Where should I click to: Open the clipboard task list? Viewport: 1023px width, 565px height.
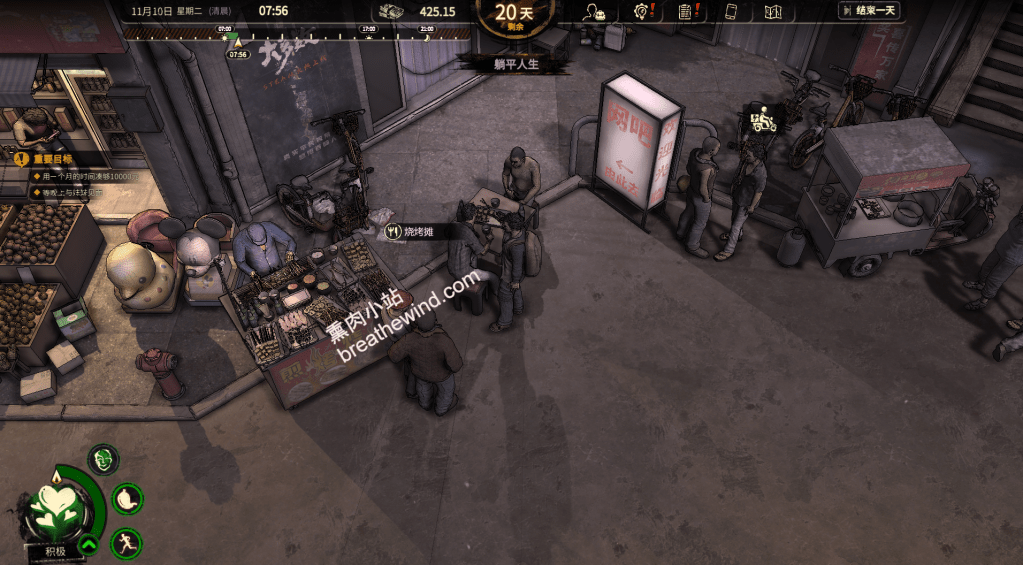point(686,12)
